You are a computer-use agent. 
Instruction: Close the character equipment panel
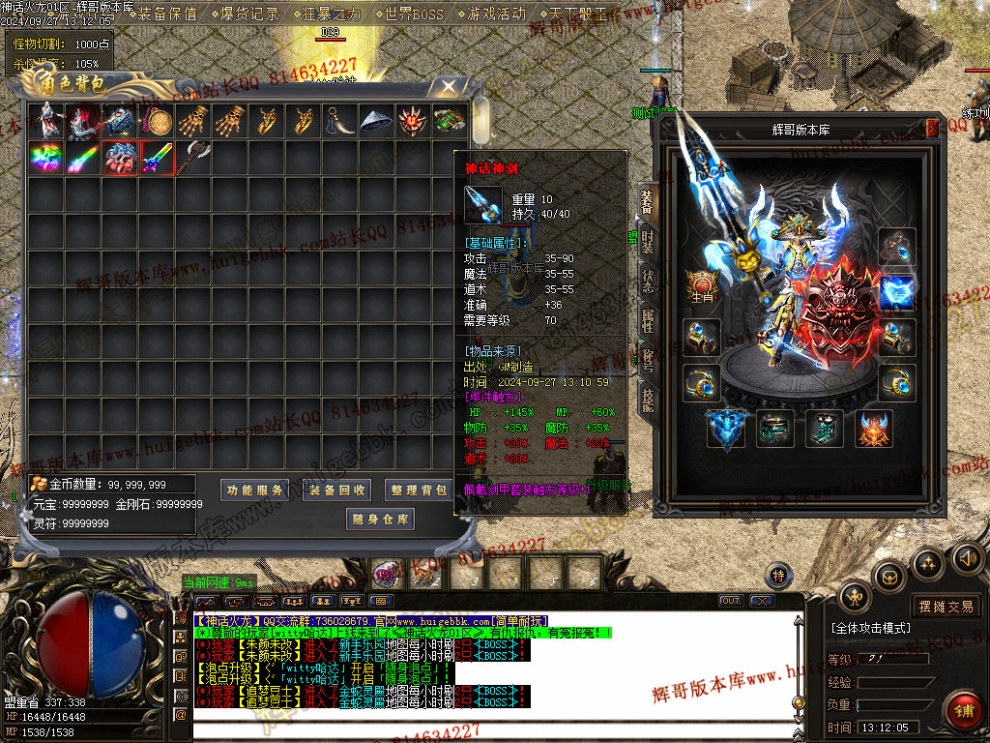pos(933,128)
